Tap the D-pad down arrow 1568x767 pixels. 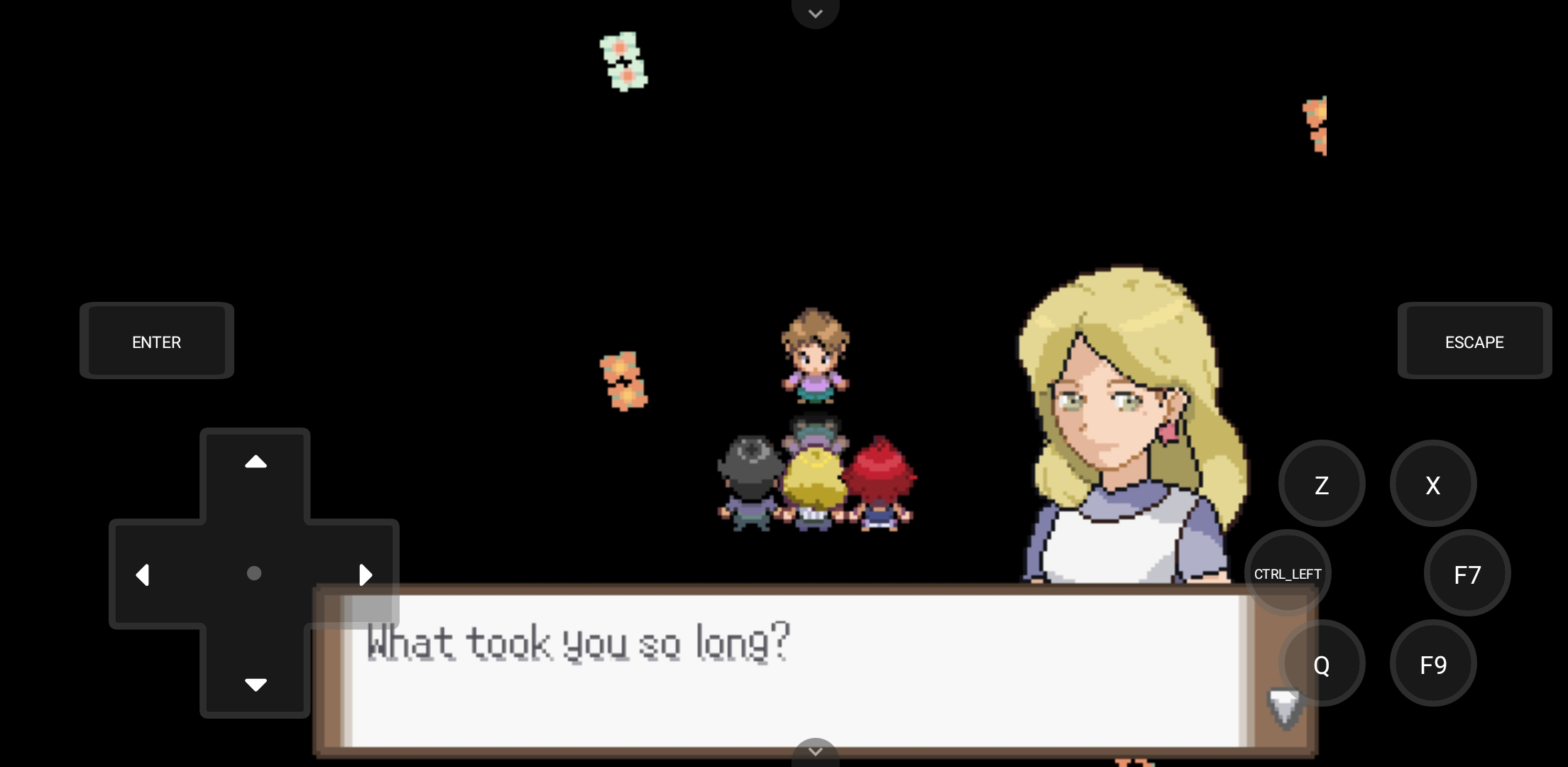(x=255, y=684)
